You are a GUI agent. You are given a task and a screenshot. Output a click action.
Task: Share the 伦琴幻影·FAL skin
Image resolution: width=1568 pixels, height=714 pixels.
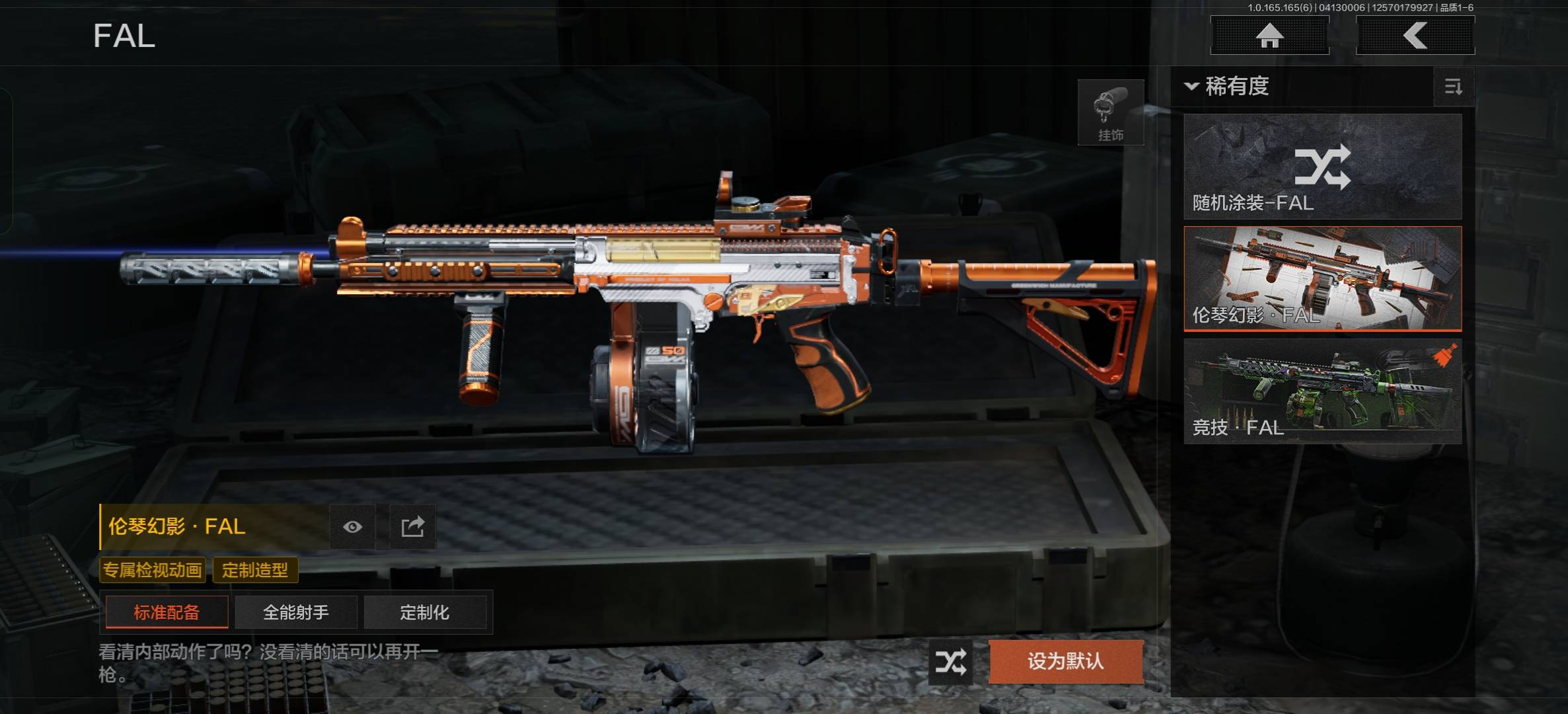[x=412, y=527]
